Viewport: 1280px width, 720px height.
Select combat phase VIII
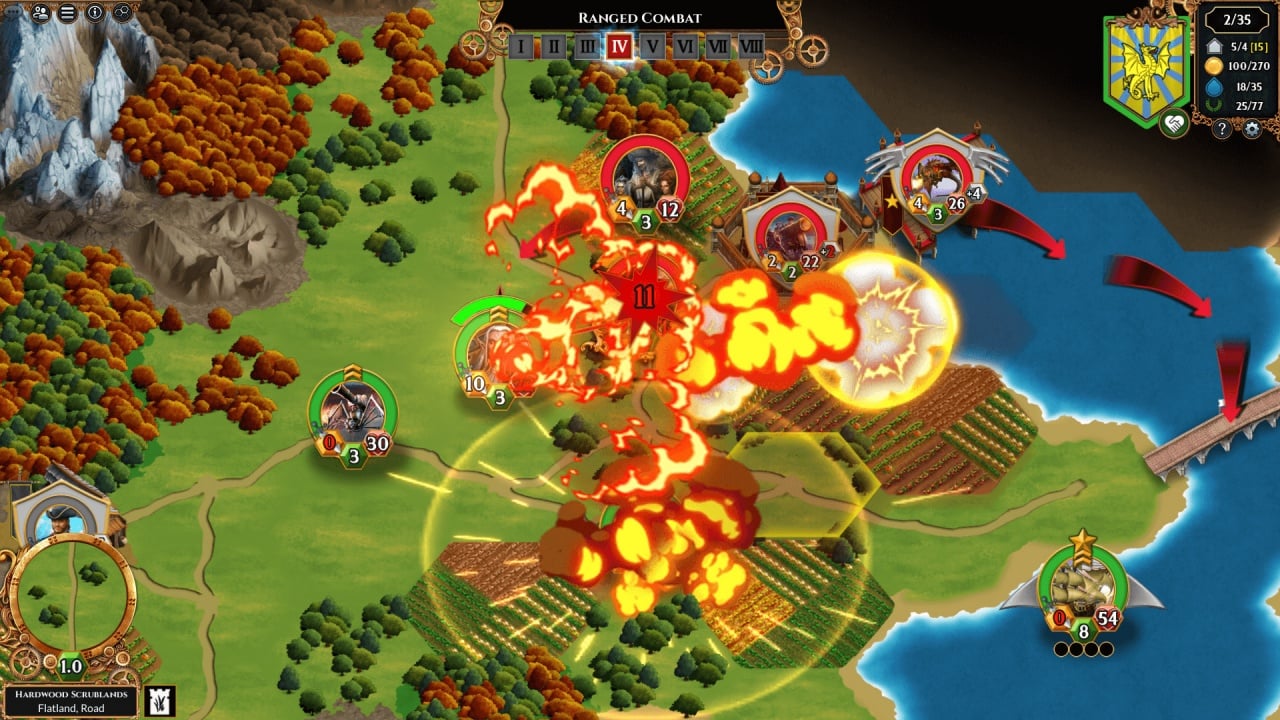pos(751,46)
